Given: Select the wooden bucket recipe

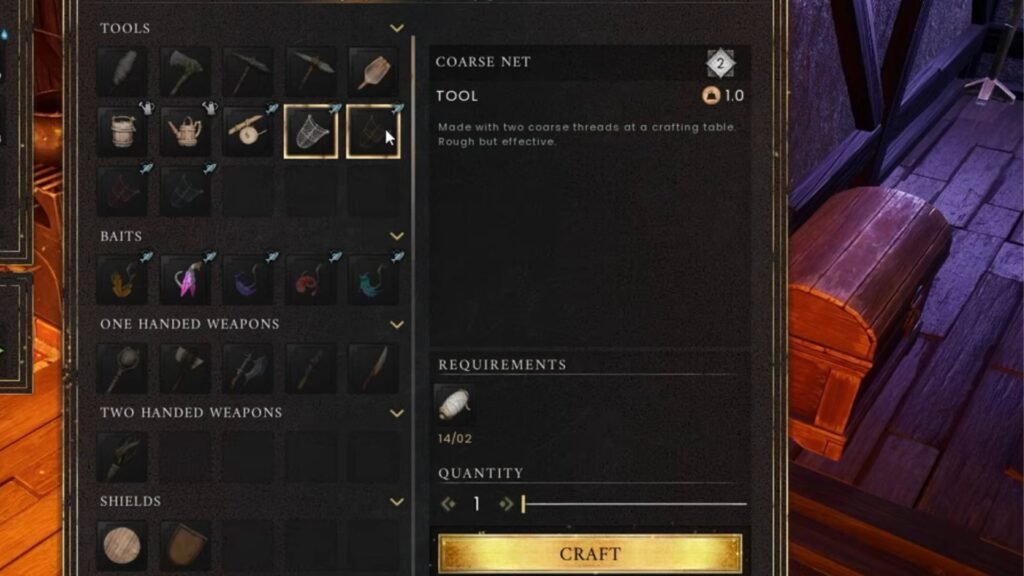Looking at the screenshot, I should [x=123, y=133].
